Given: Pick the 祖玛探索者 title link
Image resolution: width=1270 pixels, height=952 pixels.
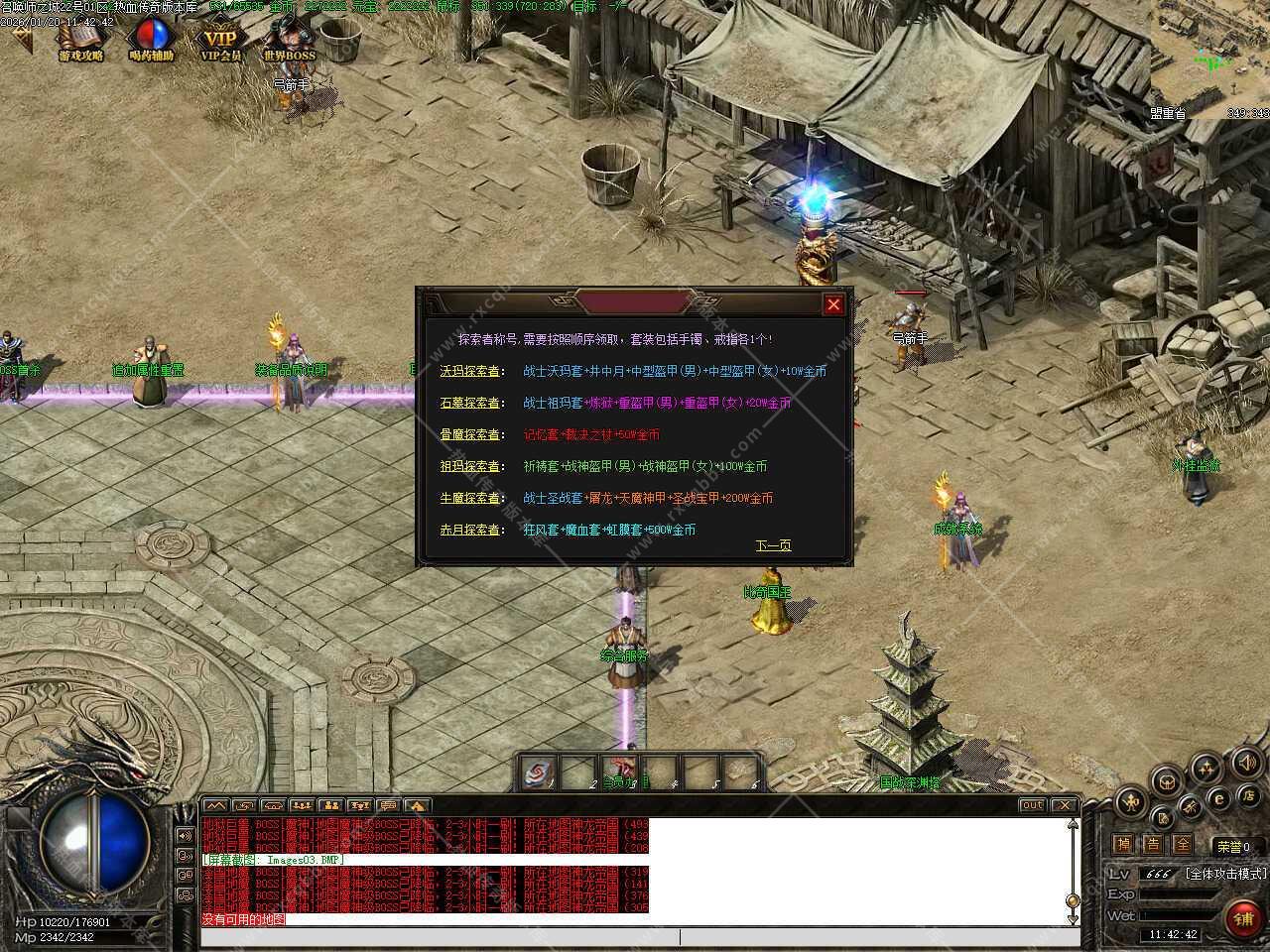Looking at the screenshot, I should 470,466.
